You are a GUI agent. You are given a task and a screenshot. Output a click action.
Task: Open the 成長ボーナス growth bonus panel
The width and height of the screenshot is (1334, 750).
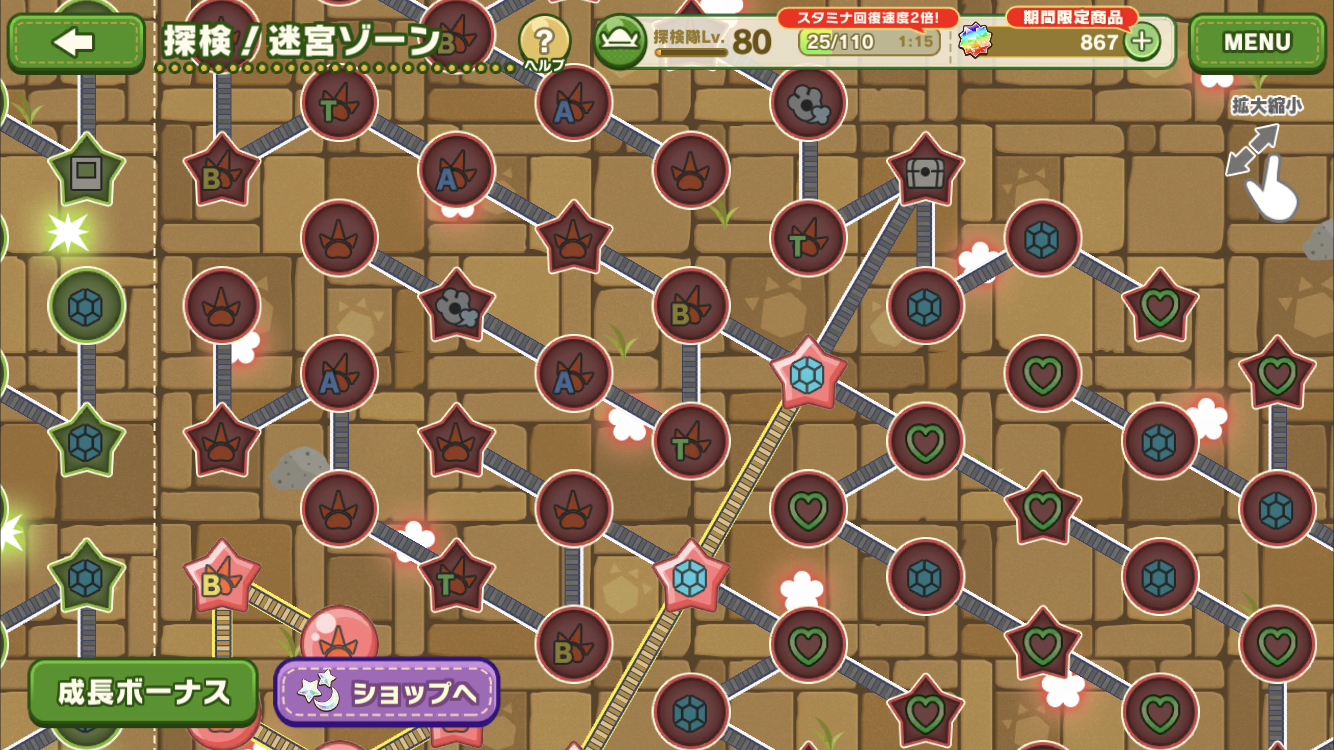click(144, 692)
